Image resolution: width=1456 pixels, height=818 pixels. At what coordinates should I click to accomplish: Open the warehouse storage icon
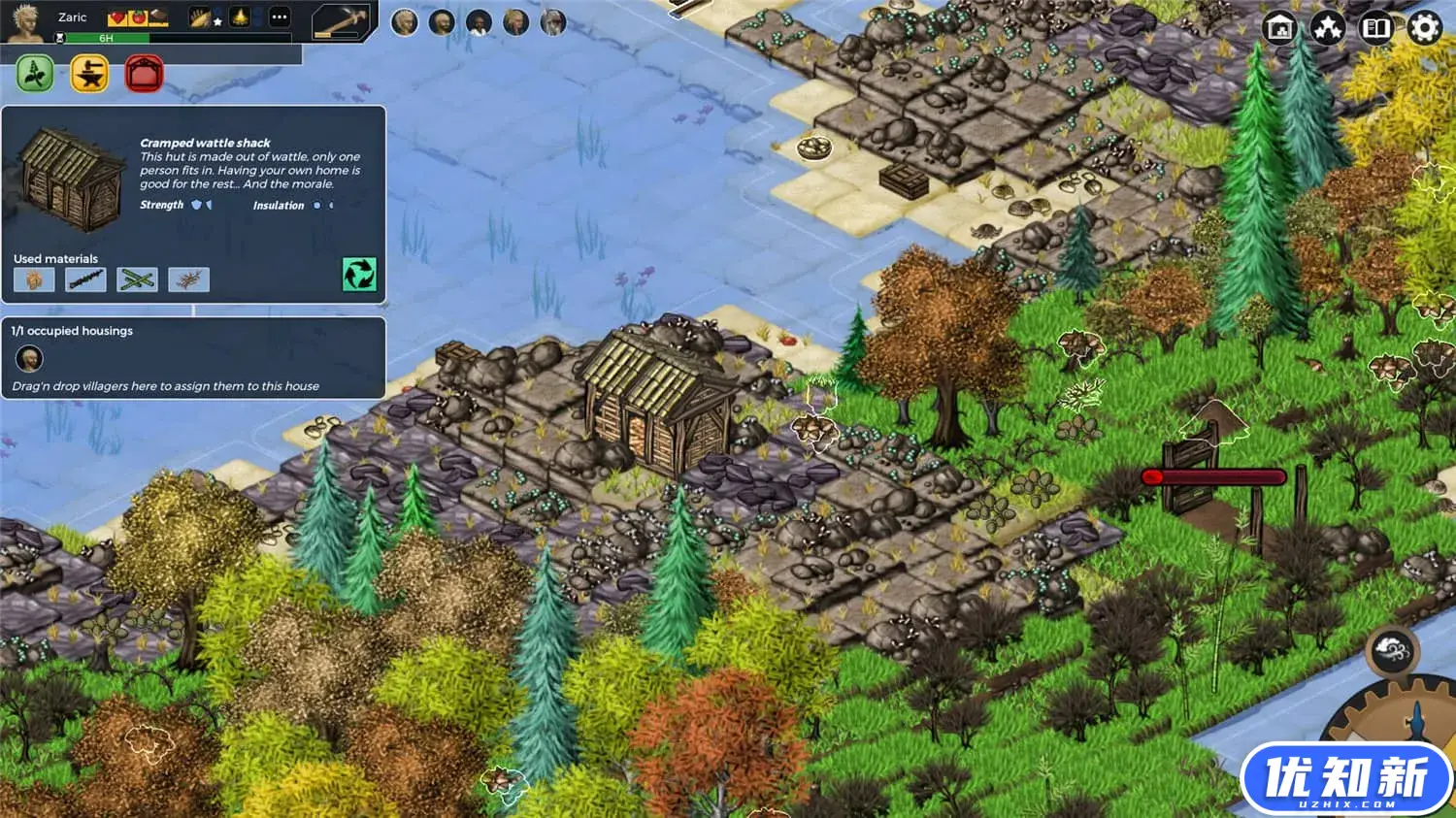click(1280, 28)
